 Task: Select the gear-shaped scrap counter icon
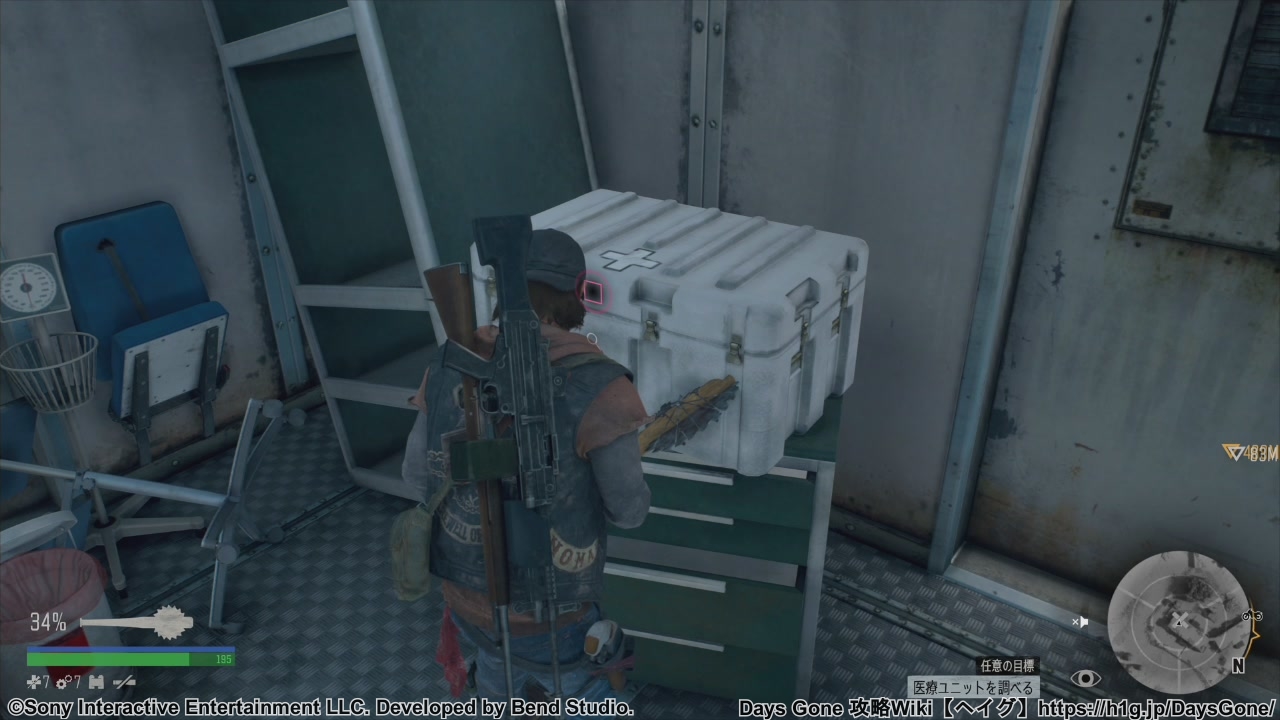(x=62, y=682)
